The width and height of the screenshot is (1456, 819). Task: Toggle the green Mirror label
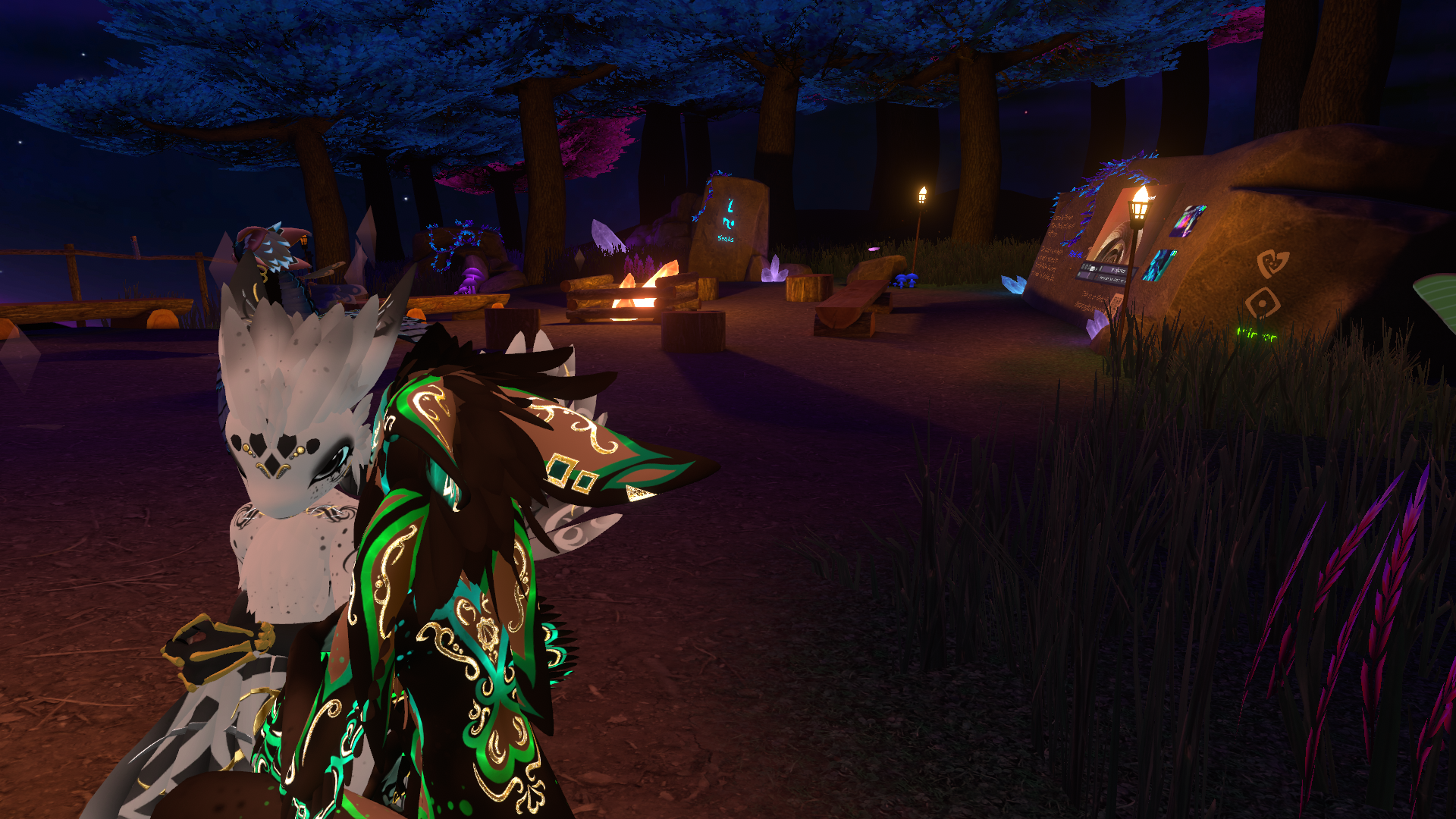point(1257,334)
